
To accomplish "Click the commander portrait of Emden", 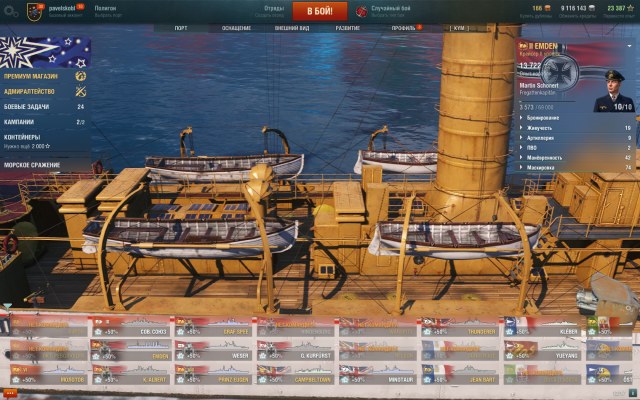I will [612, 92].
